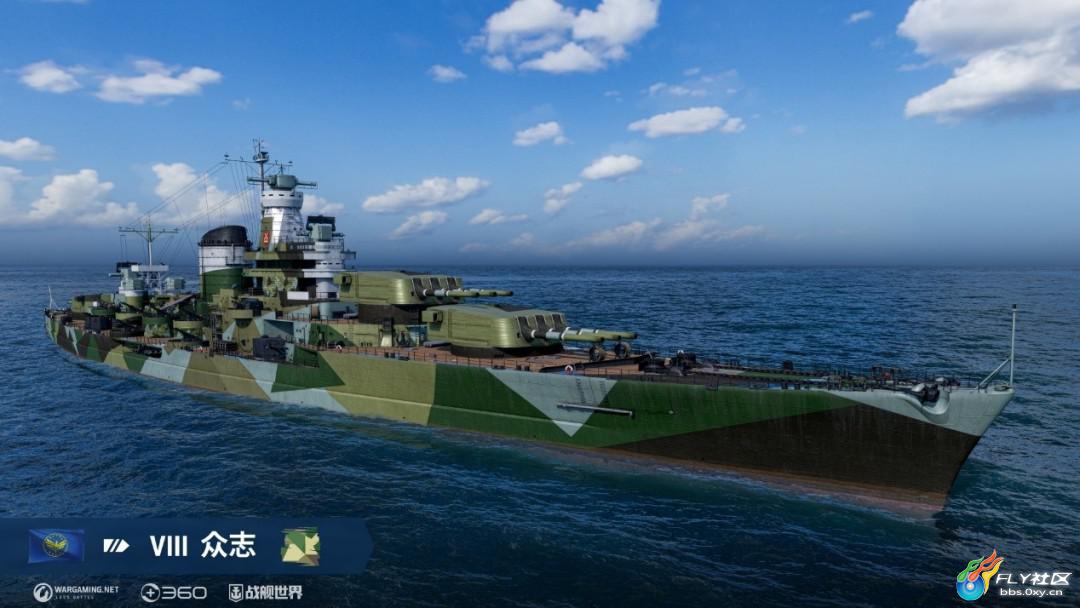Open the 战舰世界 logo

pos(264,592)
